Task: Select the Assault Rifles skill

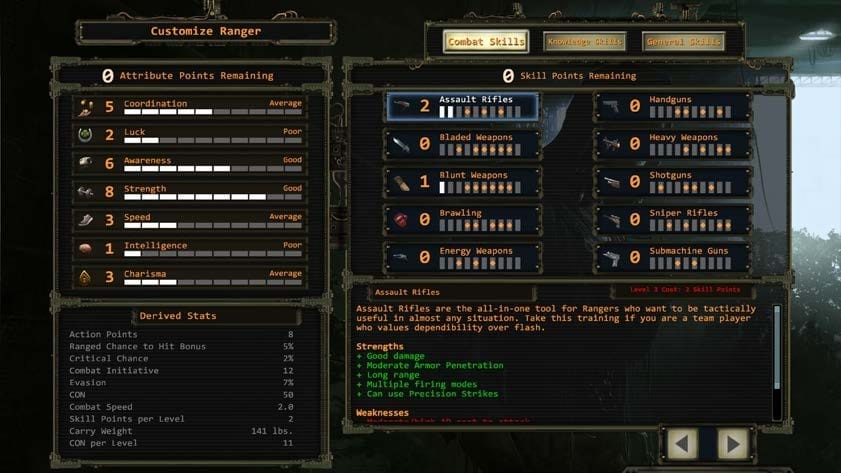Action: click(x=463, y=106)
